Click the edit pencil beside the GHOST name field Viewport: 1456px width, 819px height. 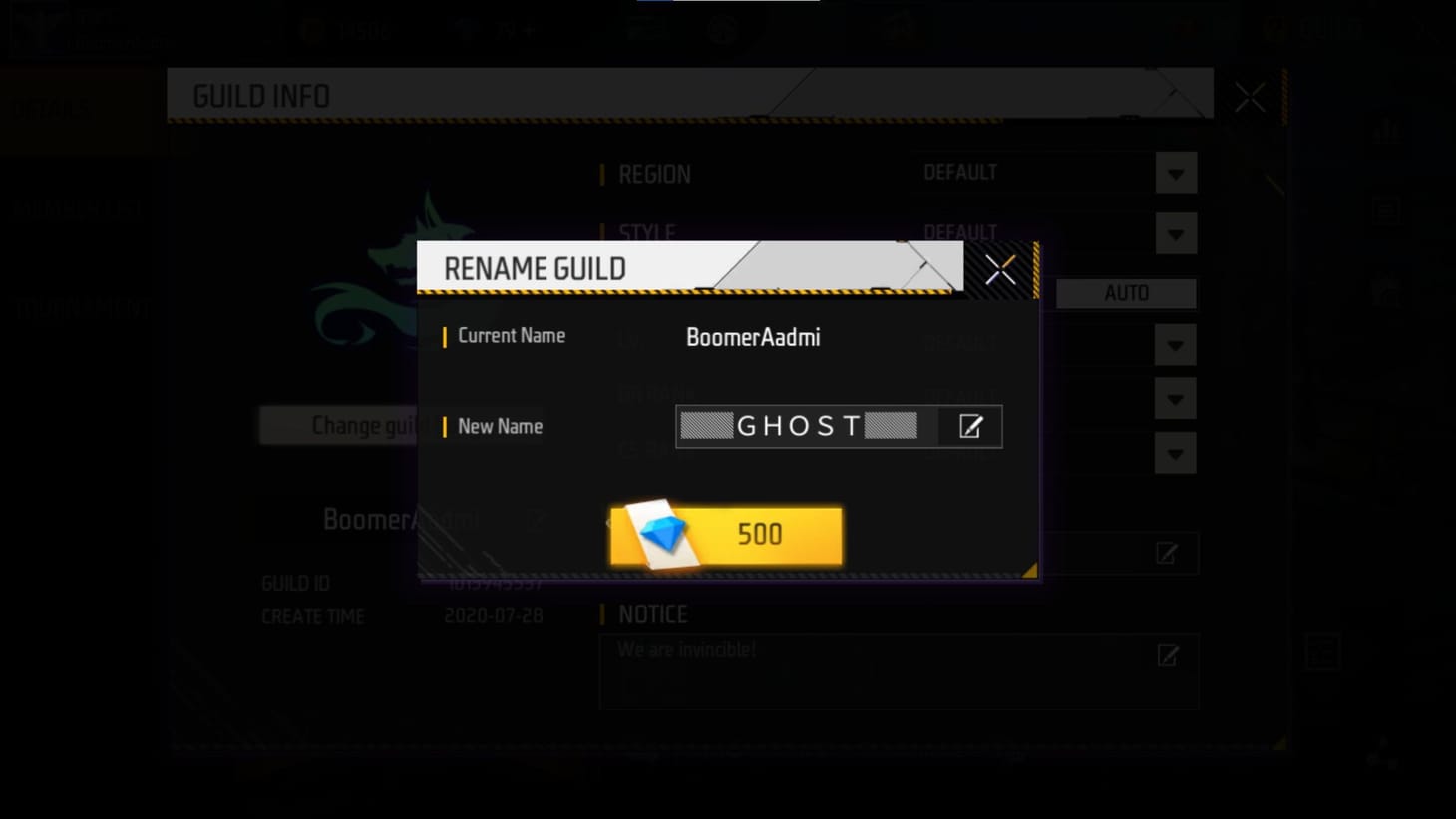point(971,426)
